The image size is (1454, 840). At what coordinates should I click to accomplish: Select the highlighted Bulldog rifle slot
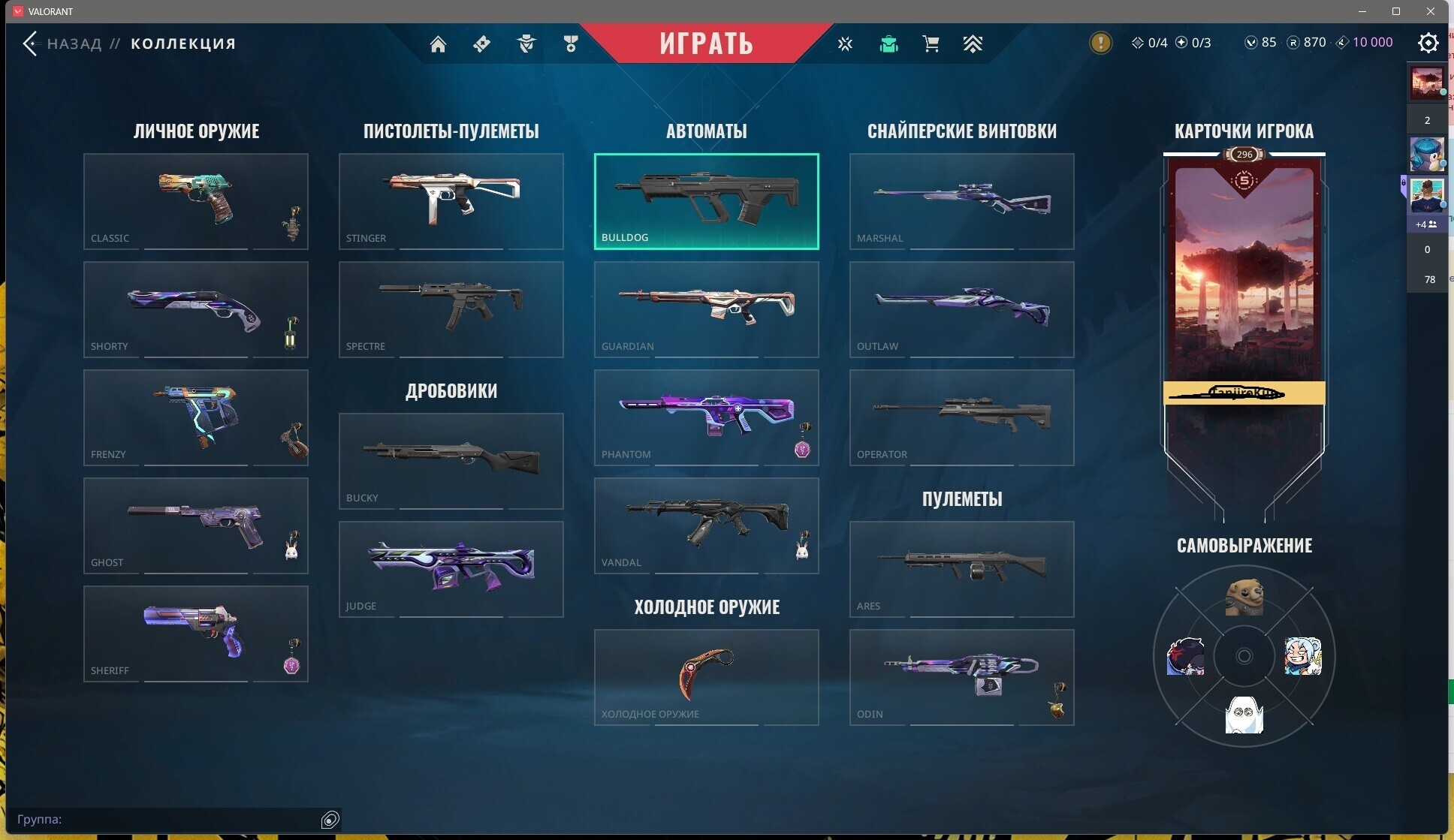point(706,201)
